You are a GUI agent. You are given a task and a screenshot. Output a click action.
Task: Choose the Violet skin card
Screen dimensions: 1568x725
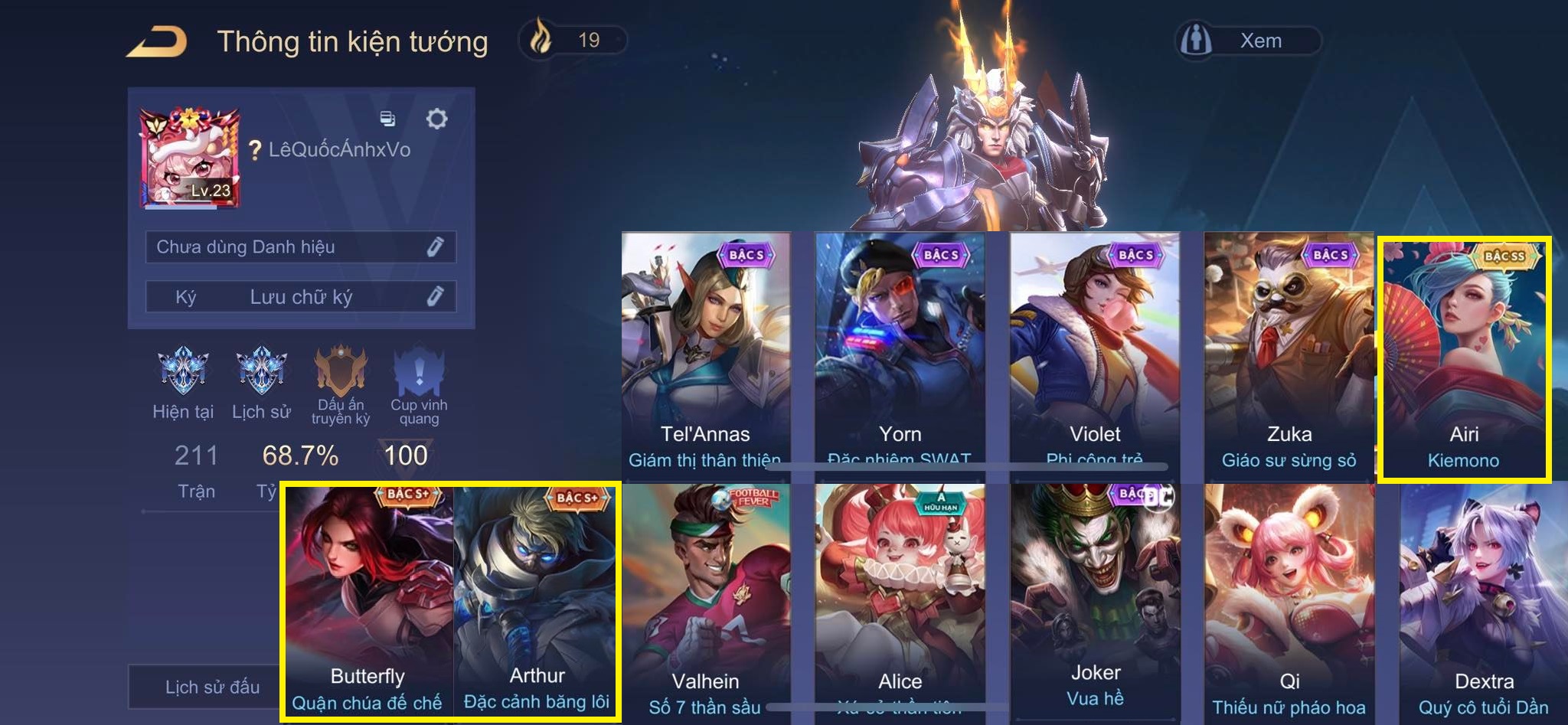click(x=1095, y=352)
